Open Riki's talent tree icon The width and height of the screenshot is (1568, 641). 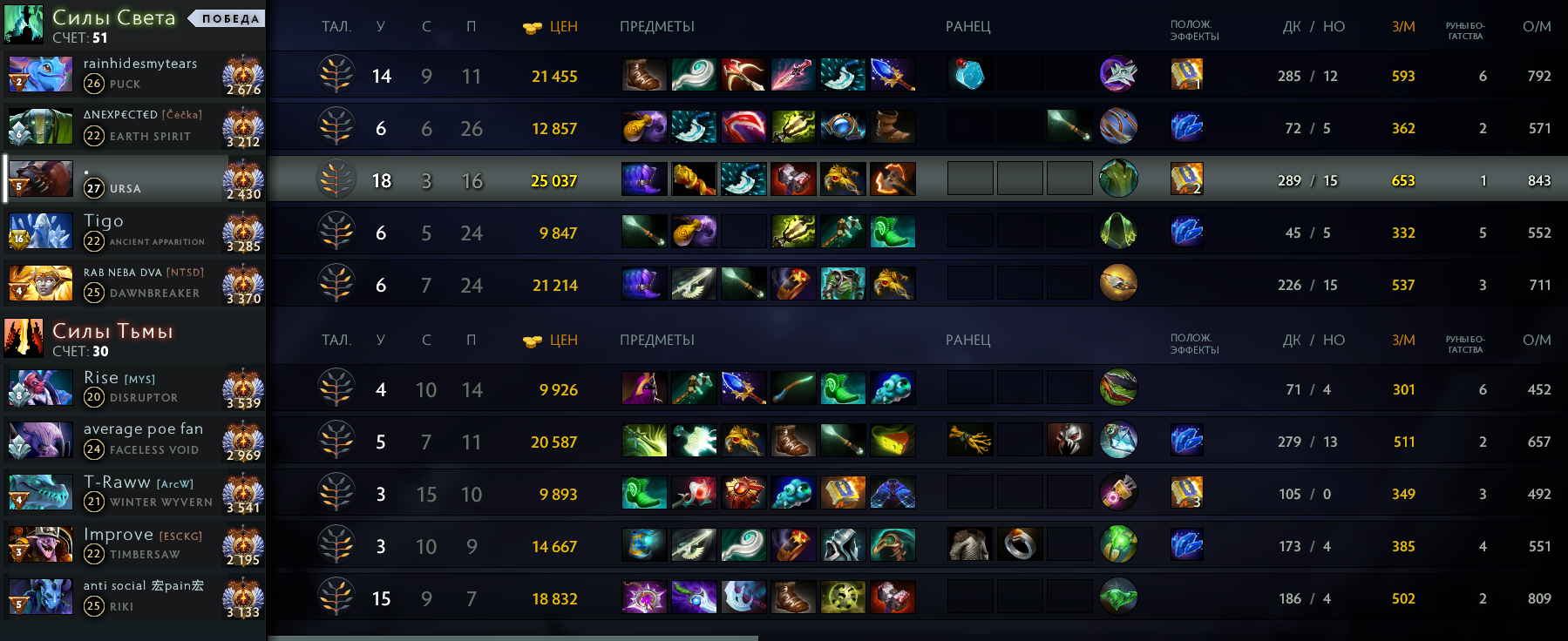pyautogui.click(x=336, y=597)
